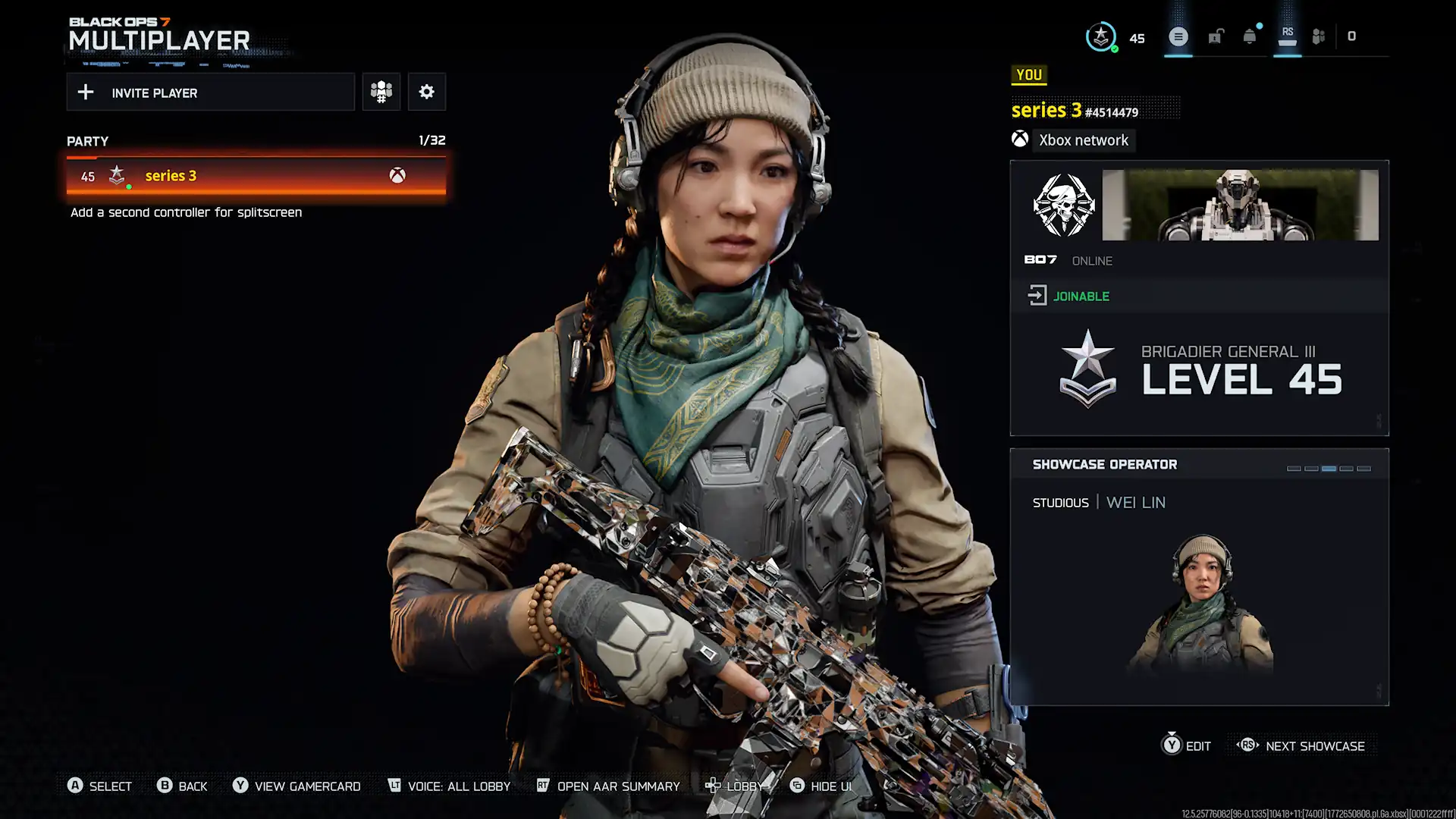Screen dimensions: 1456x819
Task: Toggle Hide UI
Action: 822,786
